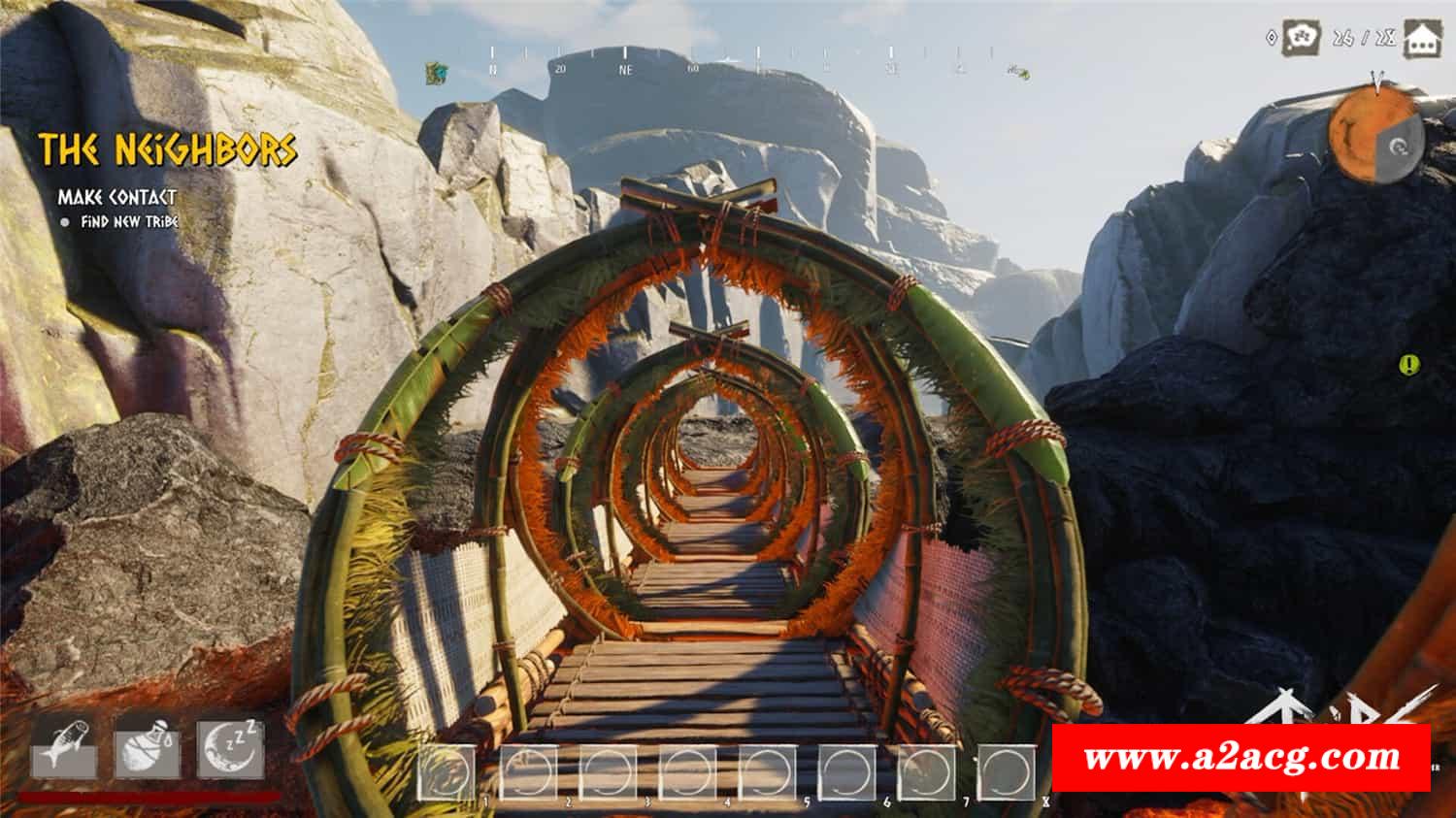Click the fish hunger status icon

(x=64, y=746)
